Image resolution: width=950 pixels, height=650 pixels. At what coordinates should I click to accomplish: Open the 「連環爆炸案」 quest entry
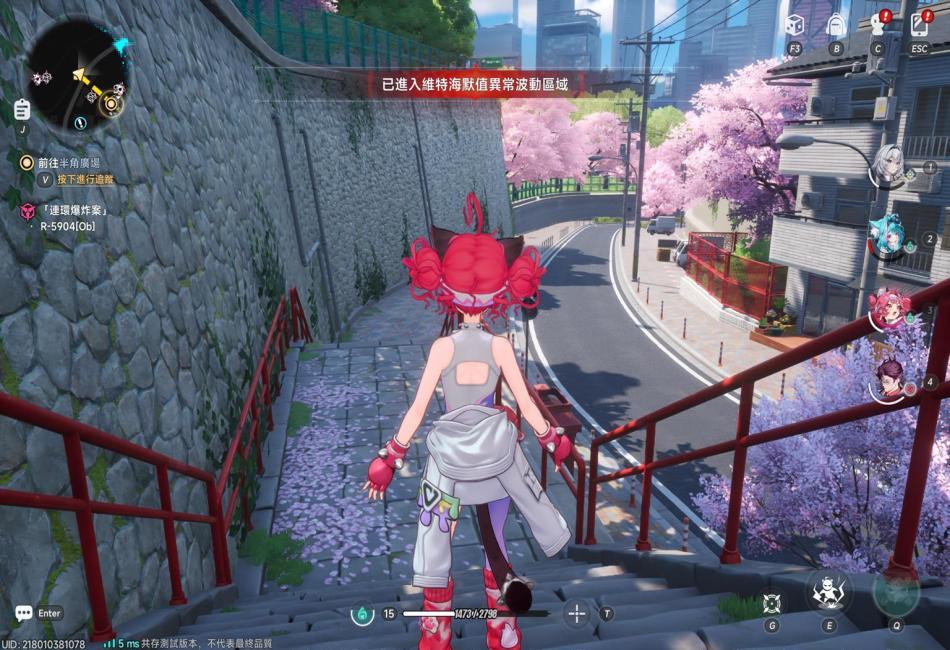click(x=73, y=210)
